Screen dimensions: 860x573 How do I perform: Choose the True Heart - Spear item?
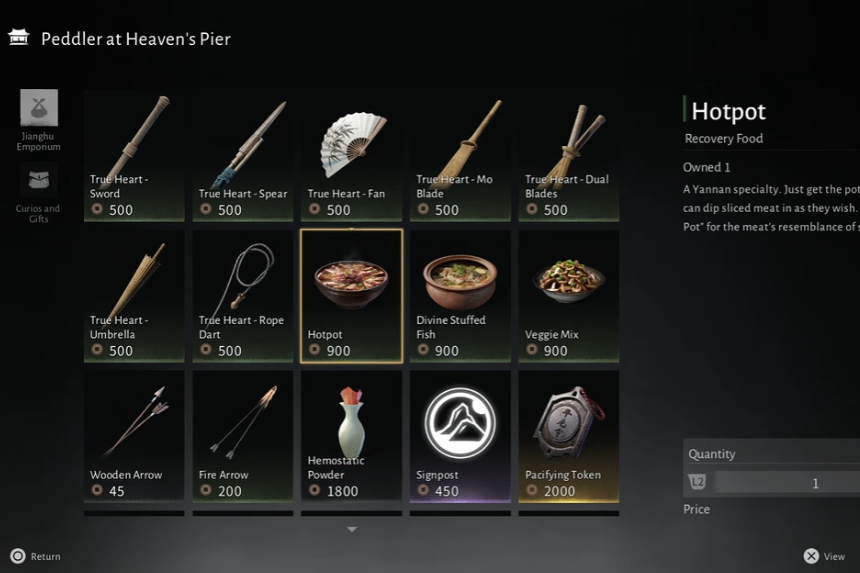(x=243, y=155)
